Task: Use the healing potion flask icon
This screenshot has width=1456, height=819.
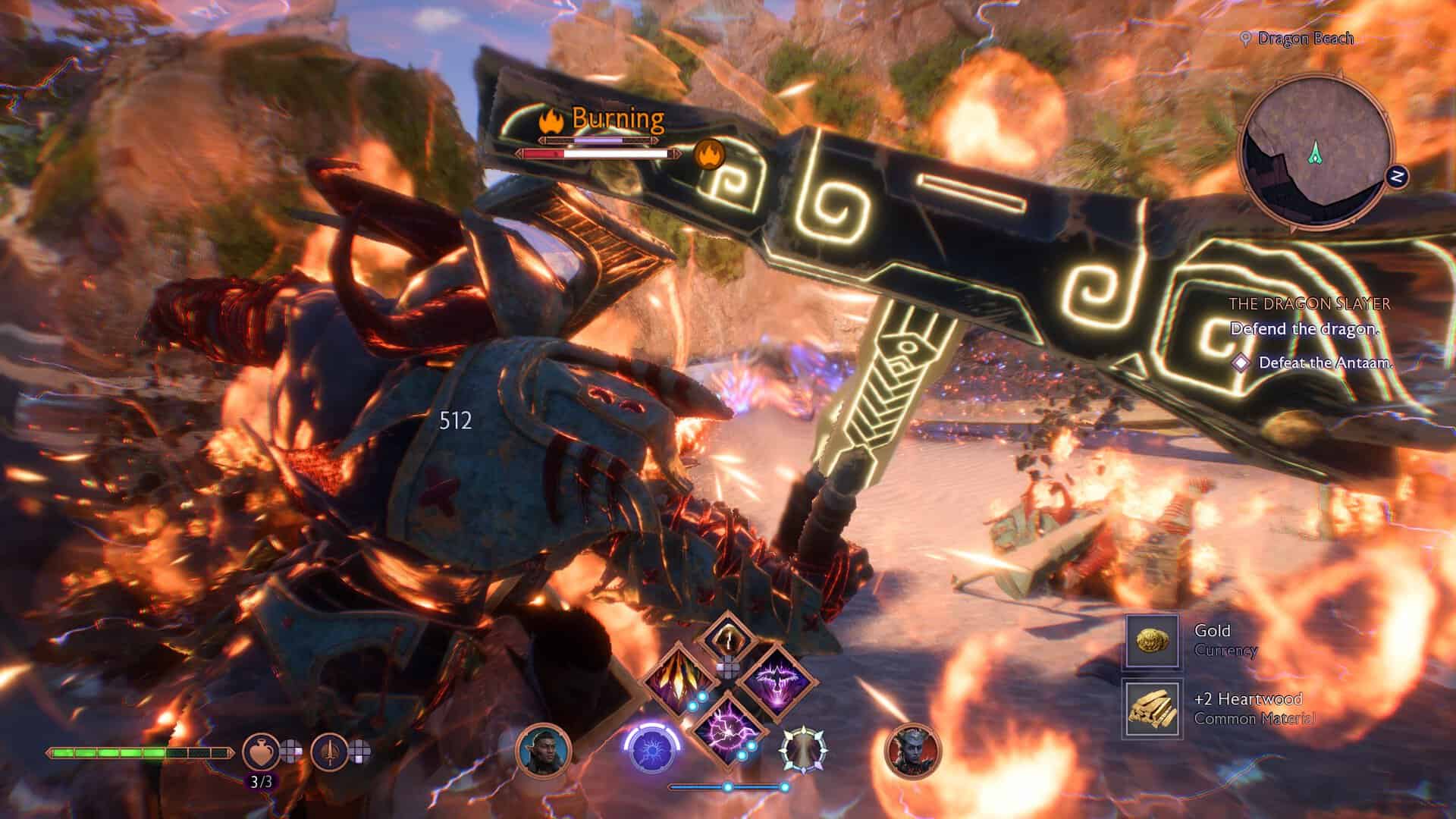Action: point(258,752)
